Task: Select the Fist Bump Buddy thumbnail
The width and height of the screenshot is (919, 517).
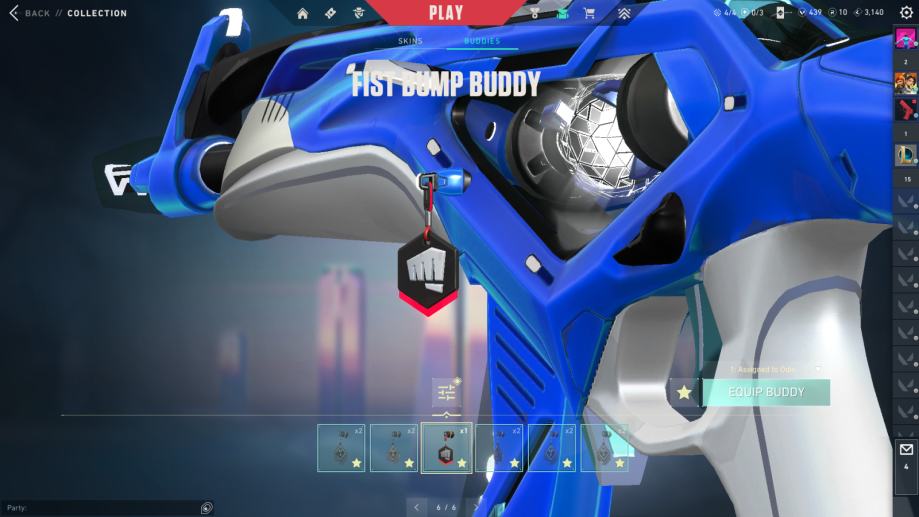Action: 446,448
